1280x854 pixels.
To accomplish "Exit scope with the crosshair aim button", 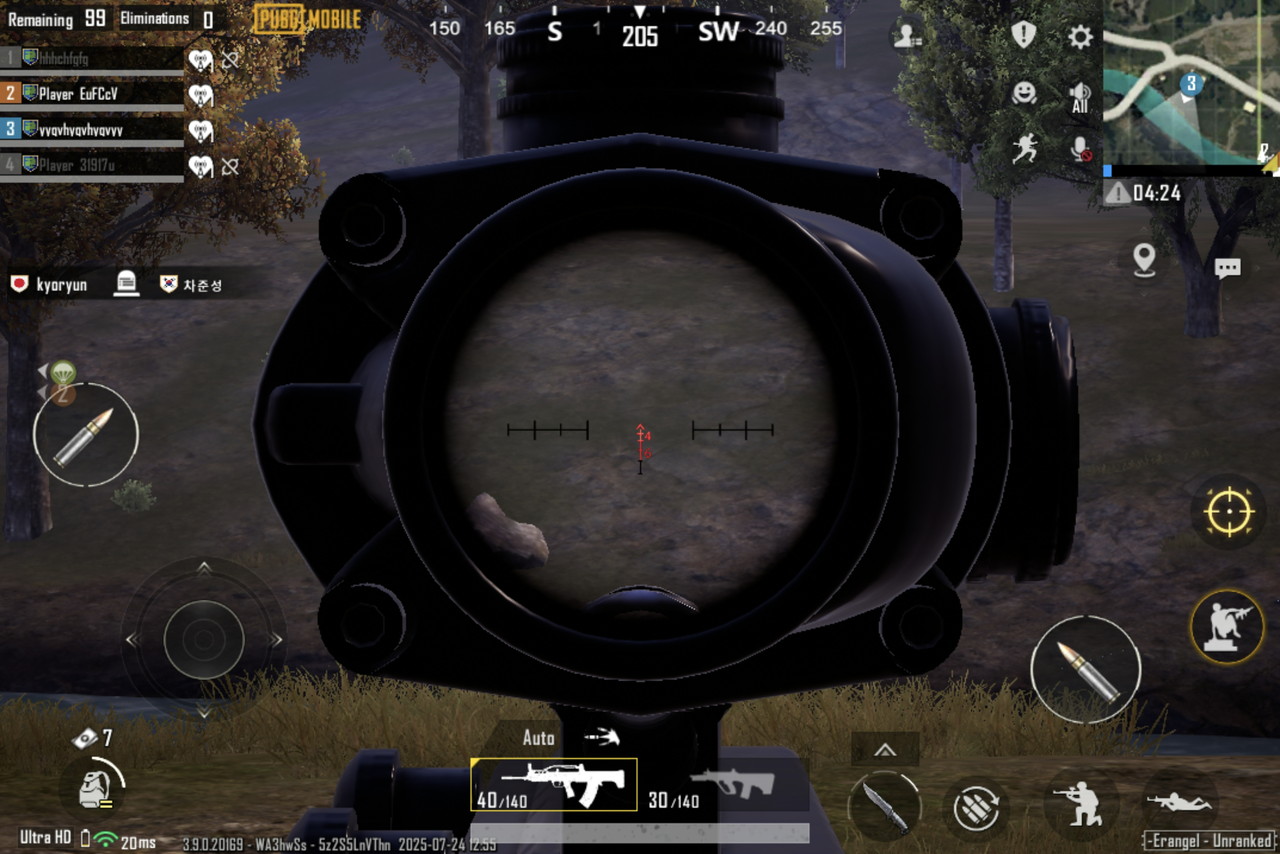I will (x=1228, y=513).
